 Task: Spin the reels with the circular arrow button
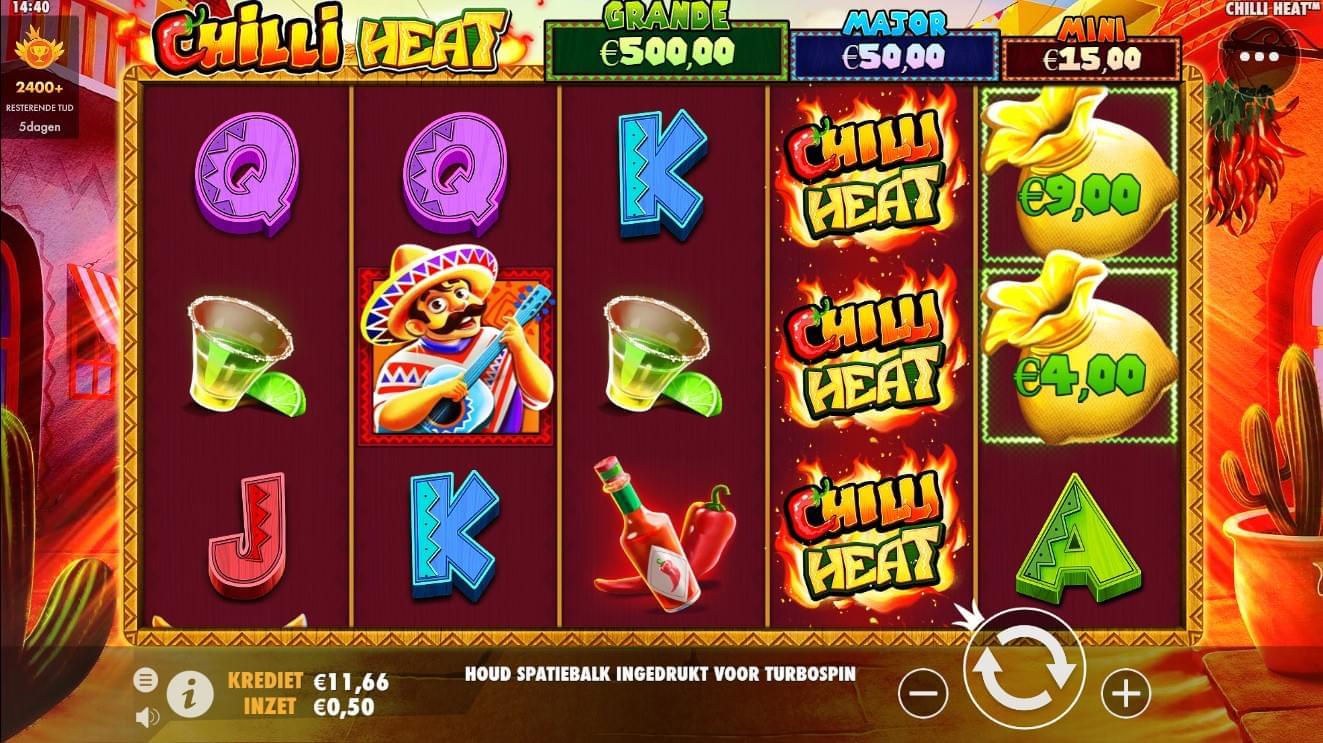1025,669
